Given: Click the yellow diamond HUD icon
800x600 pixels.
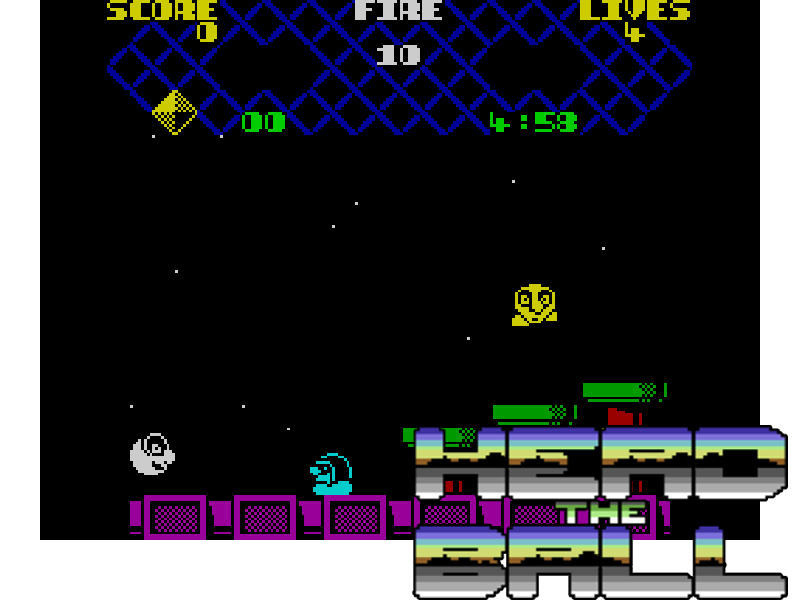Looking at the screenshot, I should click(174, 112).
